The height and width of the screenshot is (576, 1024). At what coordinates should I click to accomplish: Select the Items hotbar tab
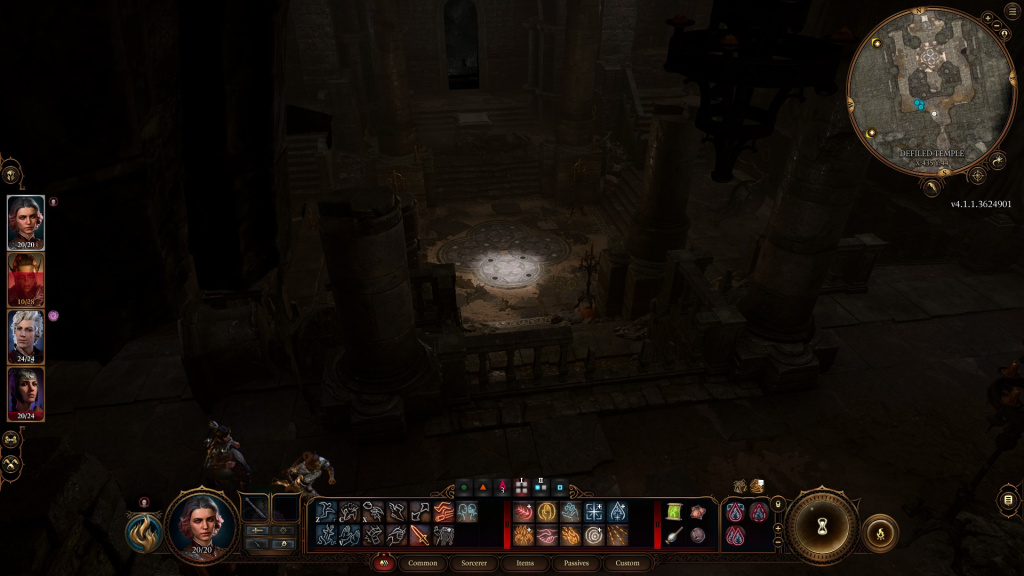(x=526, y=563)
